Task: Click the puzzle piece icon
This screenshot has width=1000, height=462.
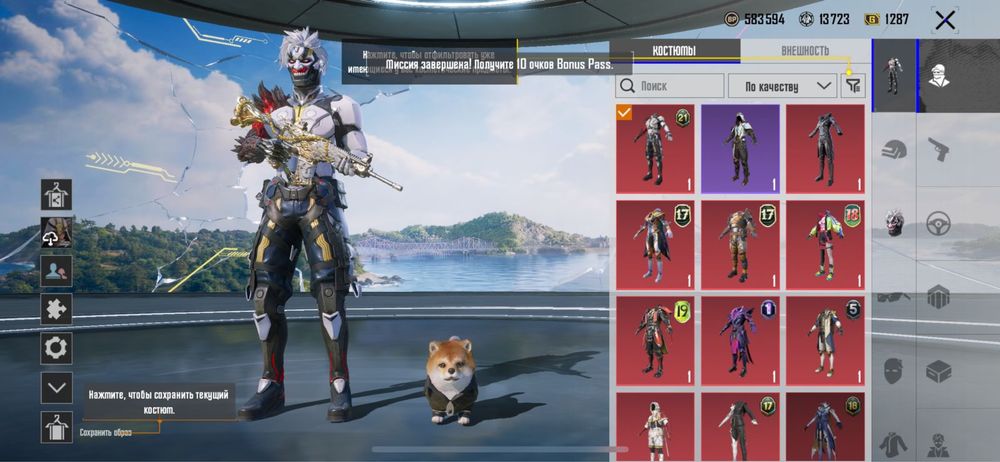Action: (56, 309)
